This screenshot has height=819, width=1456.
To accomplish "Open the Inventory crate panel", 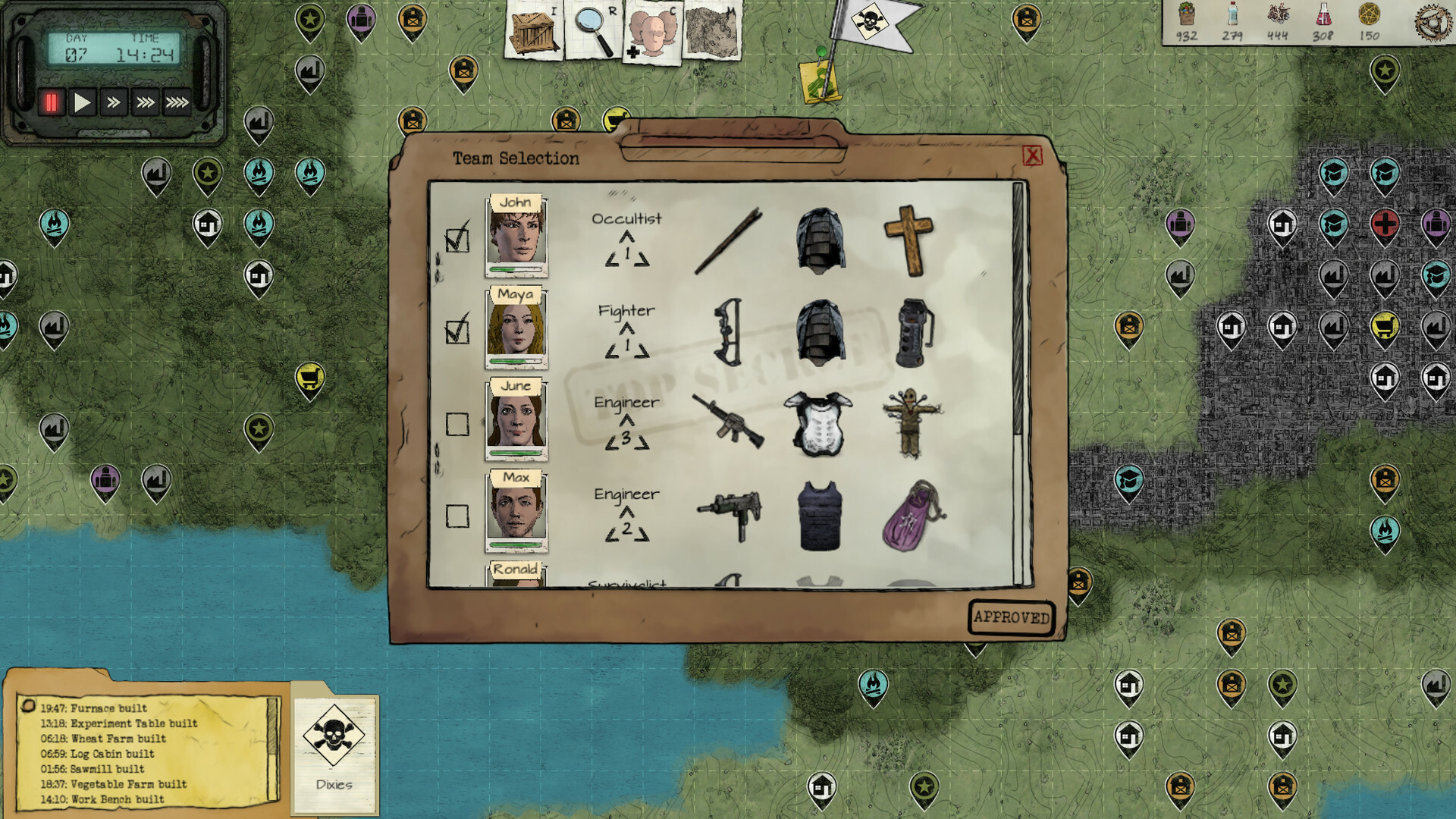I will 533,32.
